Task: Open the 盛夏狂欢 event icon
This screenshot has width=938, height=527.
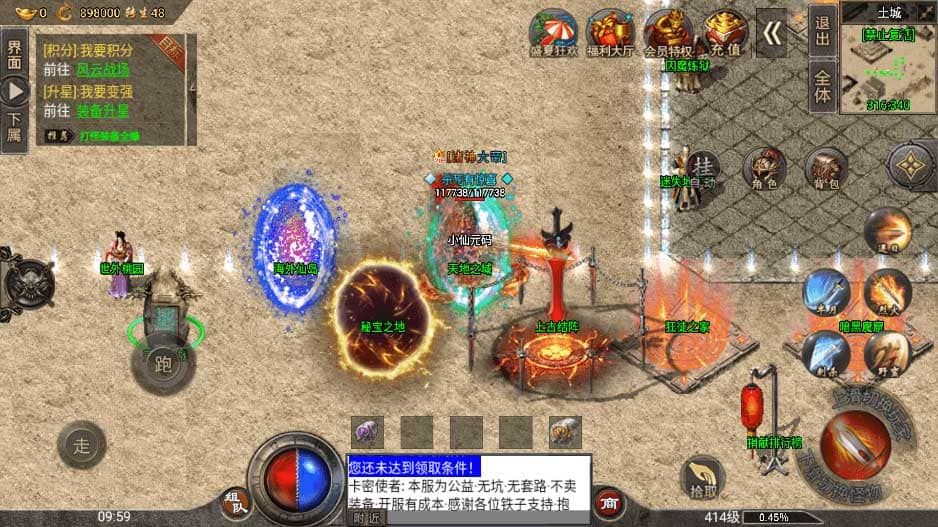Action: click(x=554, y=31)
